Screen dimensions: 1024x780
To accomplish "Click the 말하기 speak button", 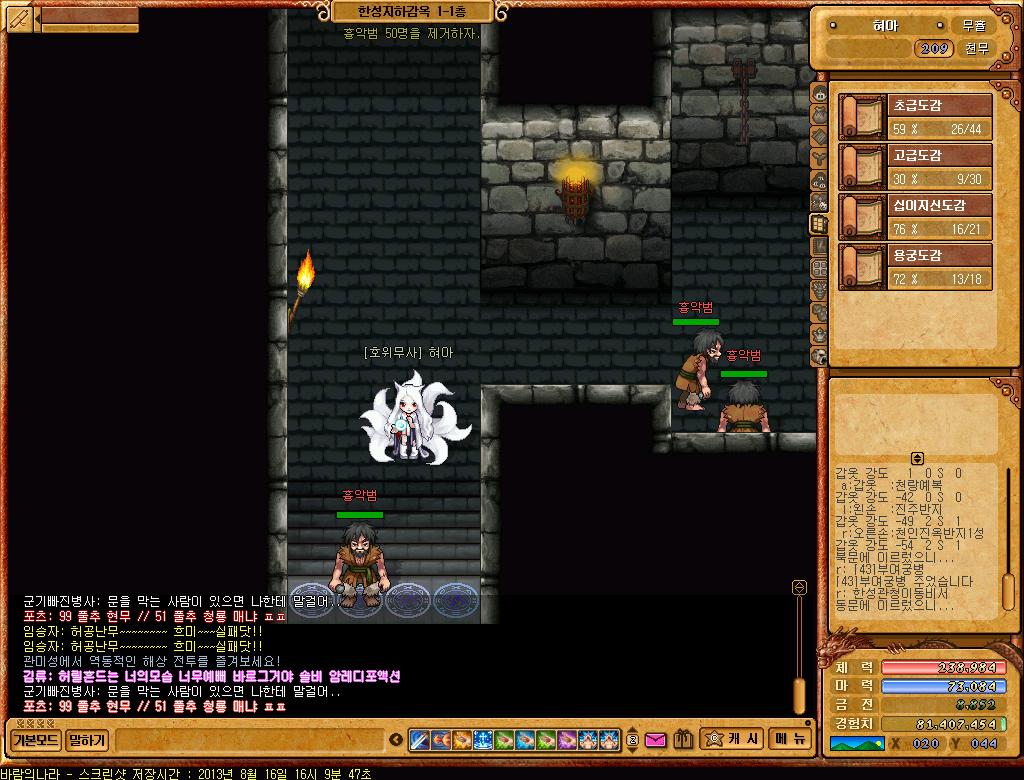I will (x=88, y=741).
